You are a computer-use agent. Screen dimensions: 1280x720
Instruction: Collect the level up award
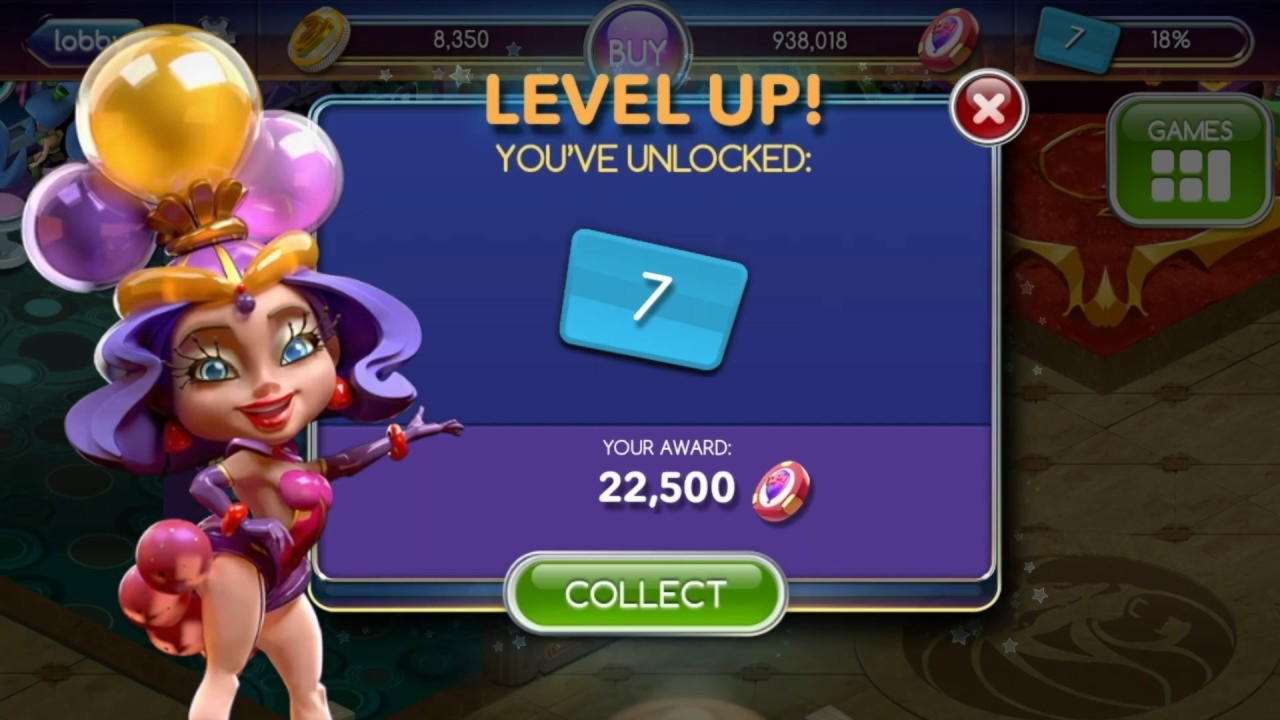(x=645, y=593)
